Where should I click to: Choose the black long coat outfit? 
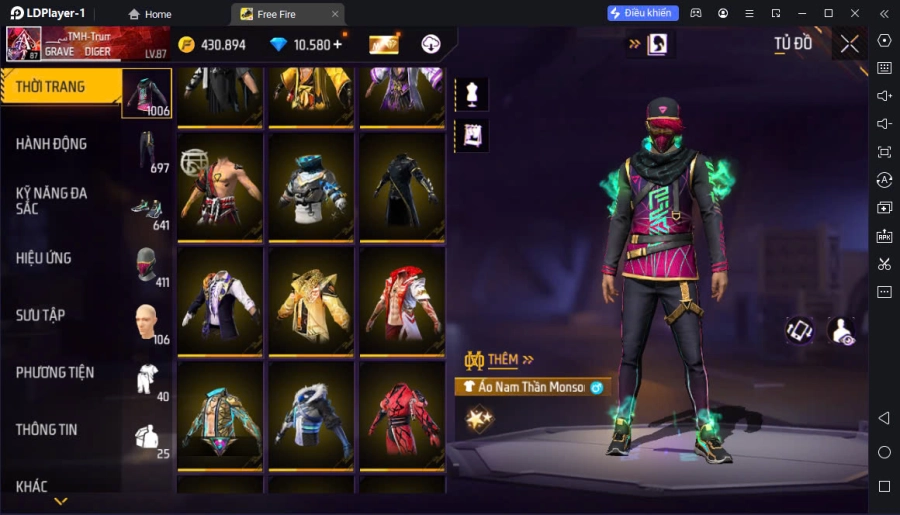click(x=401, y=185)
